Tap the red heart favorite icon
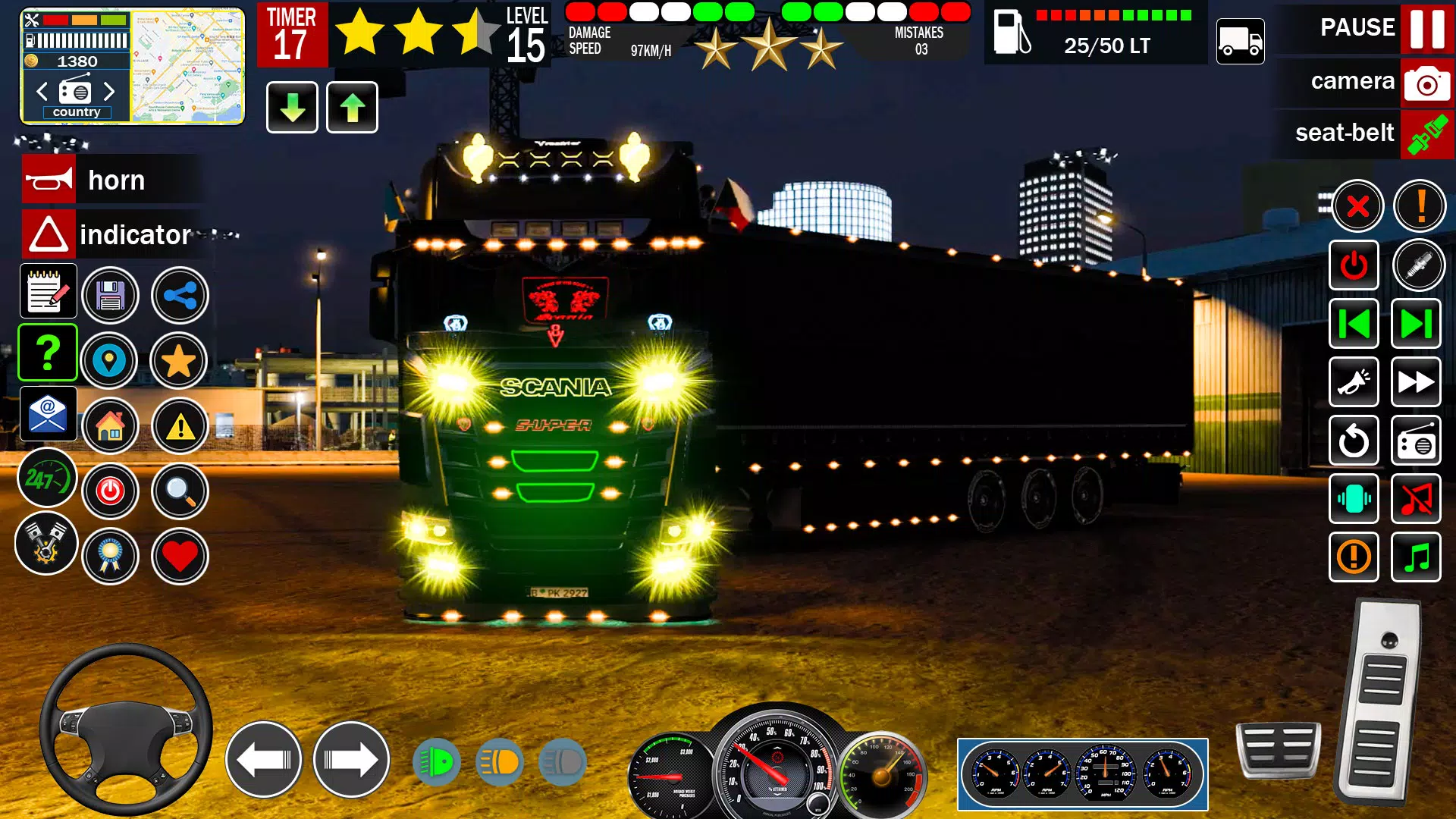The image size is (1456, 819). tap(180, 557)
